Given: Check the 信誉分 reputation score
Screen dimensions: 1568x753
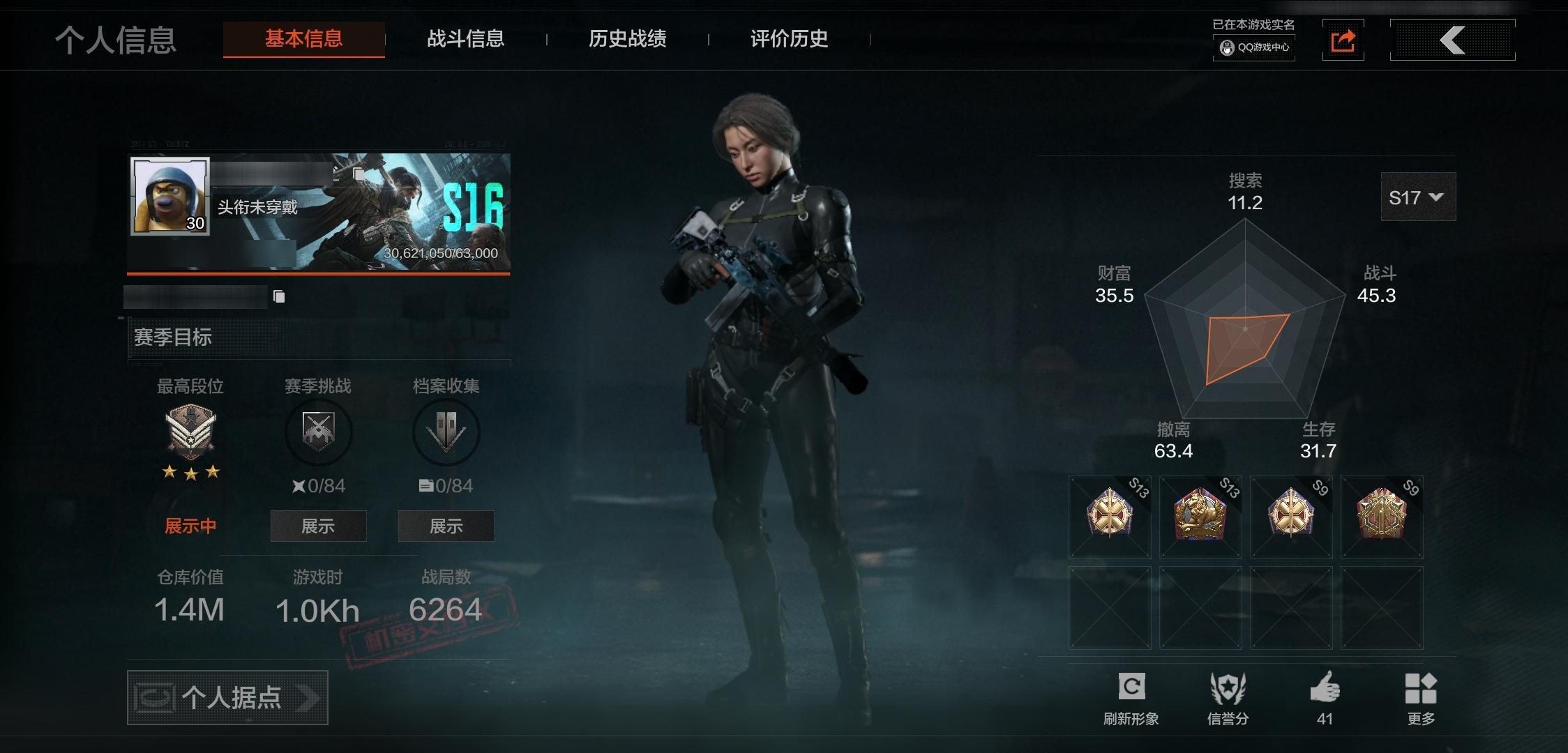Looking at the screenshot, I should [1228, 698].
